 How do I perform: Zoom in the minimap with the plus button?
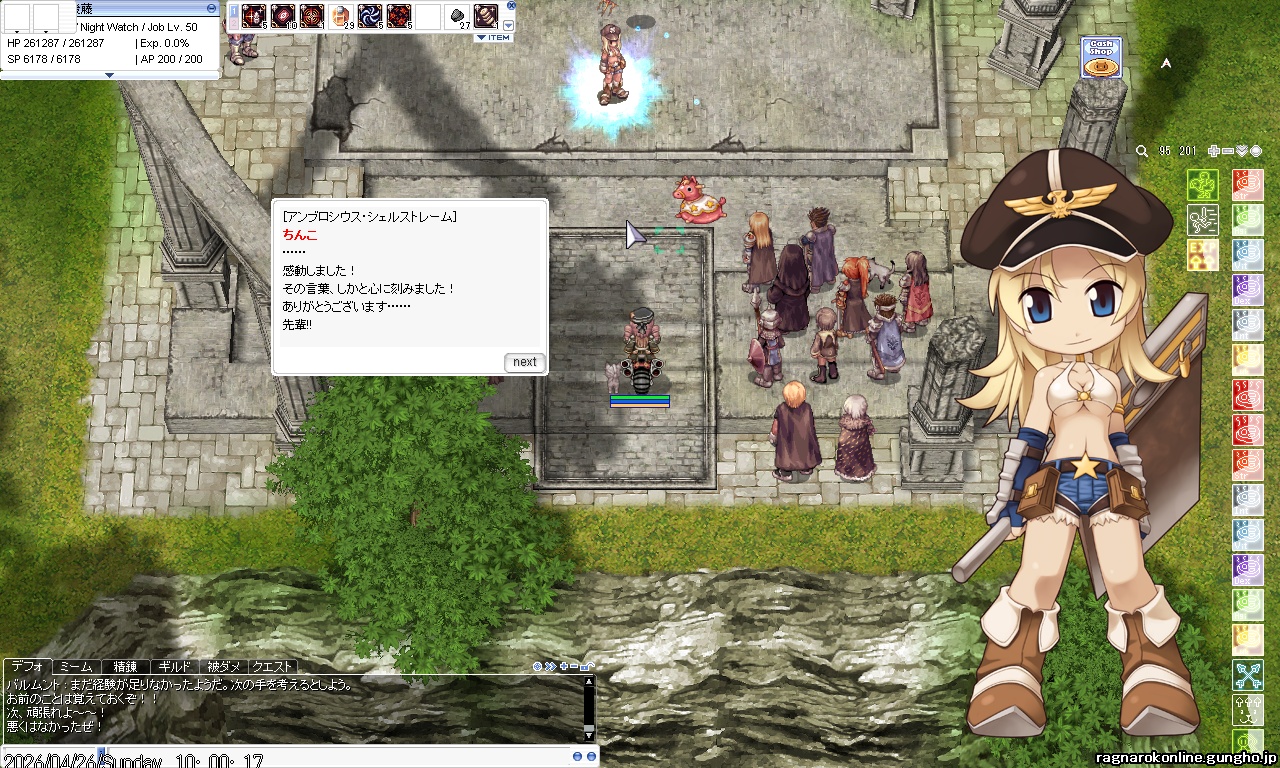pyautogui.click(x=1214, y=151)
